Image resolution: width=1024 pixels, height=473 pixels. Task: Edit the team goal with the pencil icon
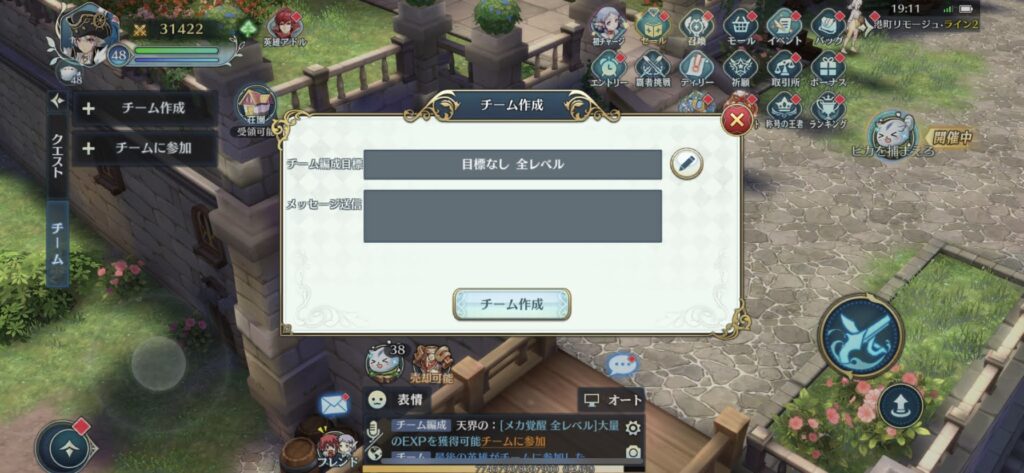(x=686, y=163)
